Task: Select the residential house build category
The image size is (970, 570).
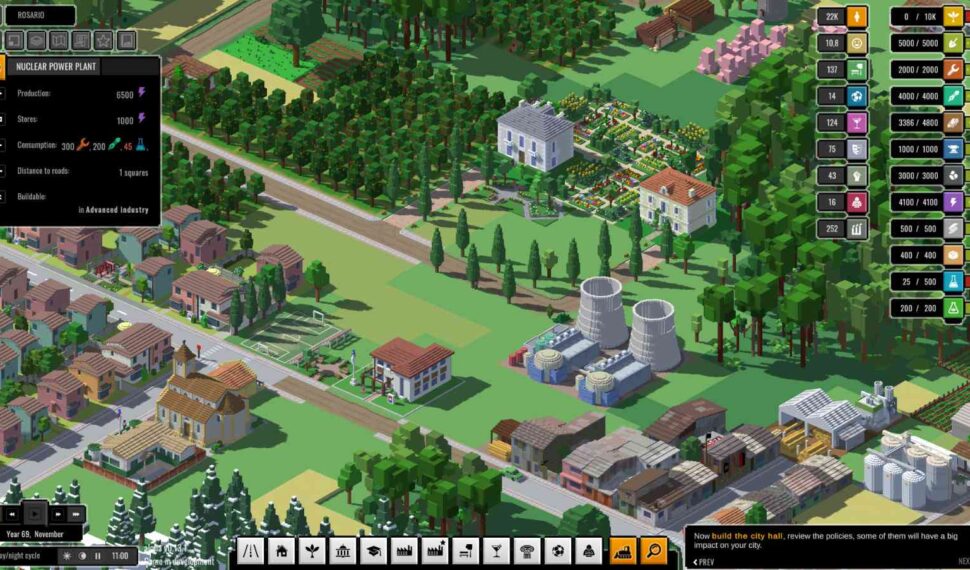Action: 281,550
